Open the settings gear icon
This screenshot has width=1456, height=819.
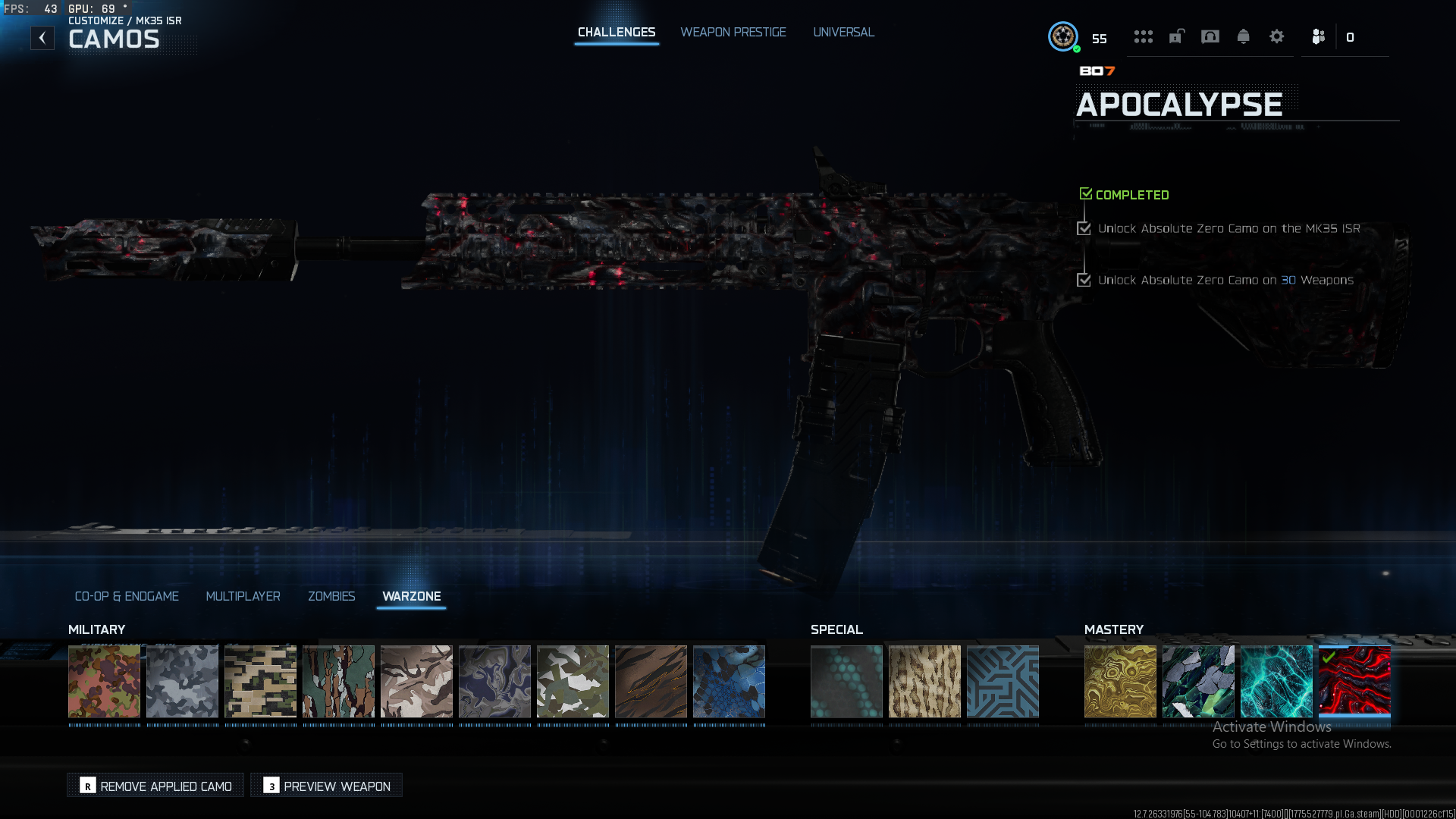coord(1276,36)
